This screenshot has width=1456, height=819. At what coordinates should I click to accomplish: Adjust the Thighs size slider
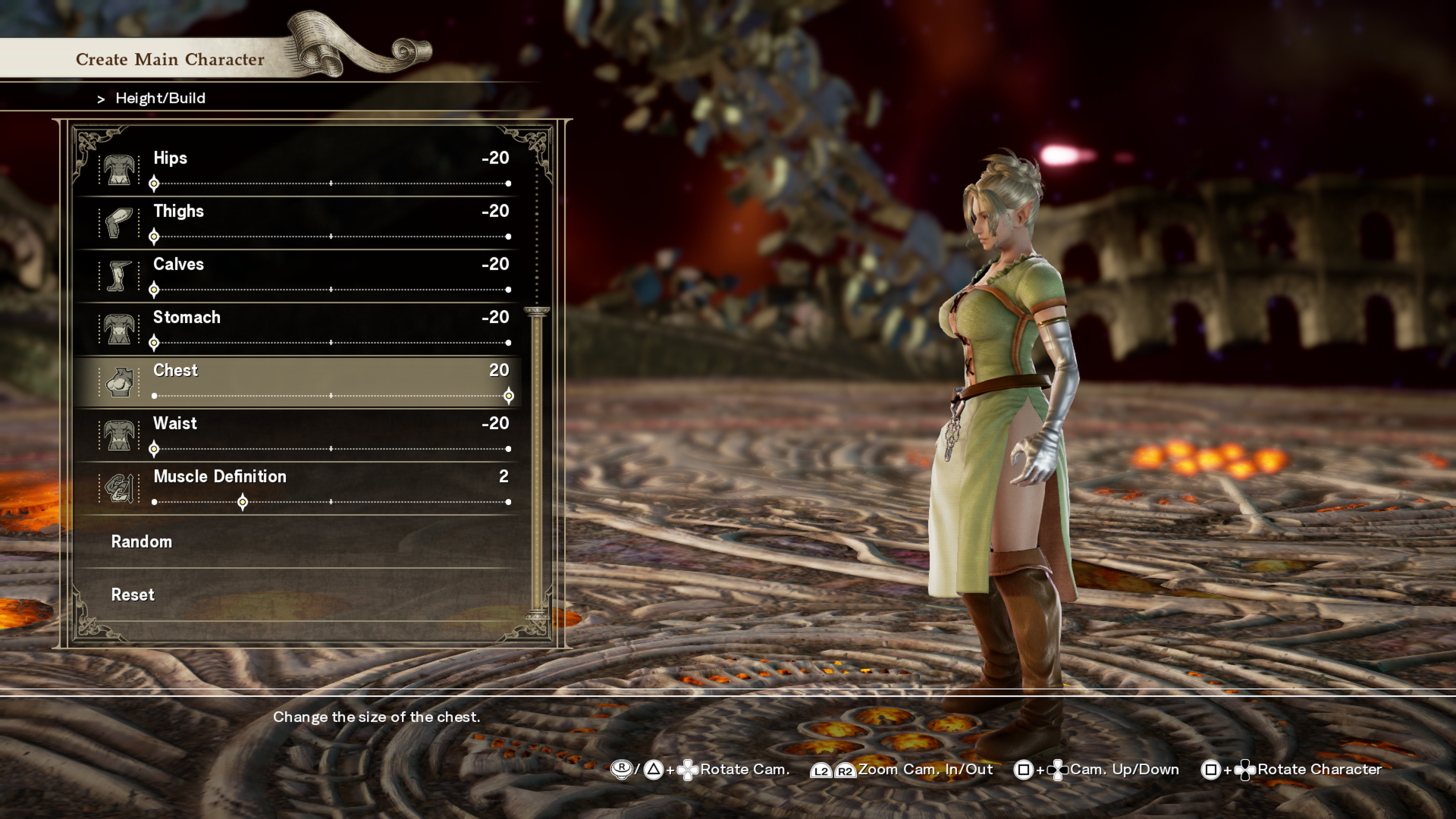pyautogui.click(x=331, y=237)
